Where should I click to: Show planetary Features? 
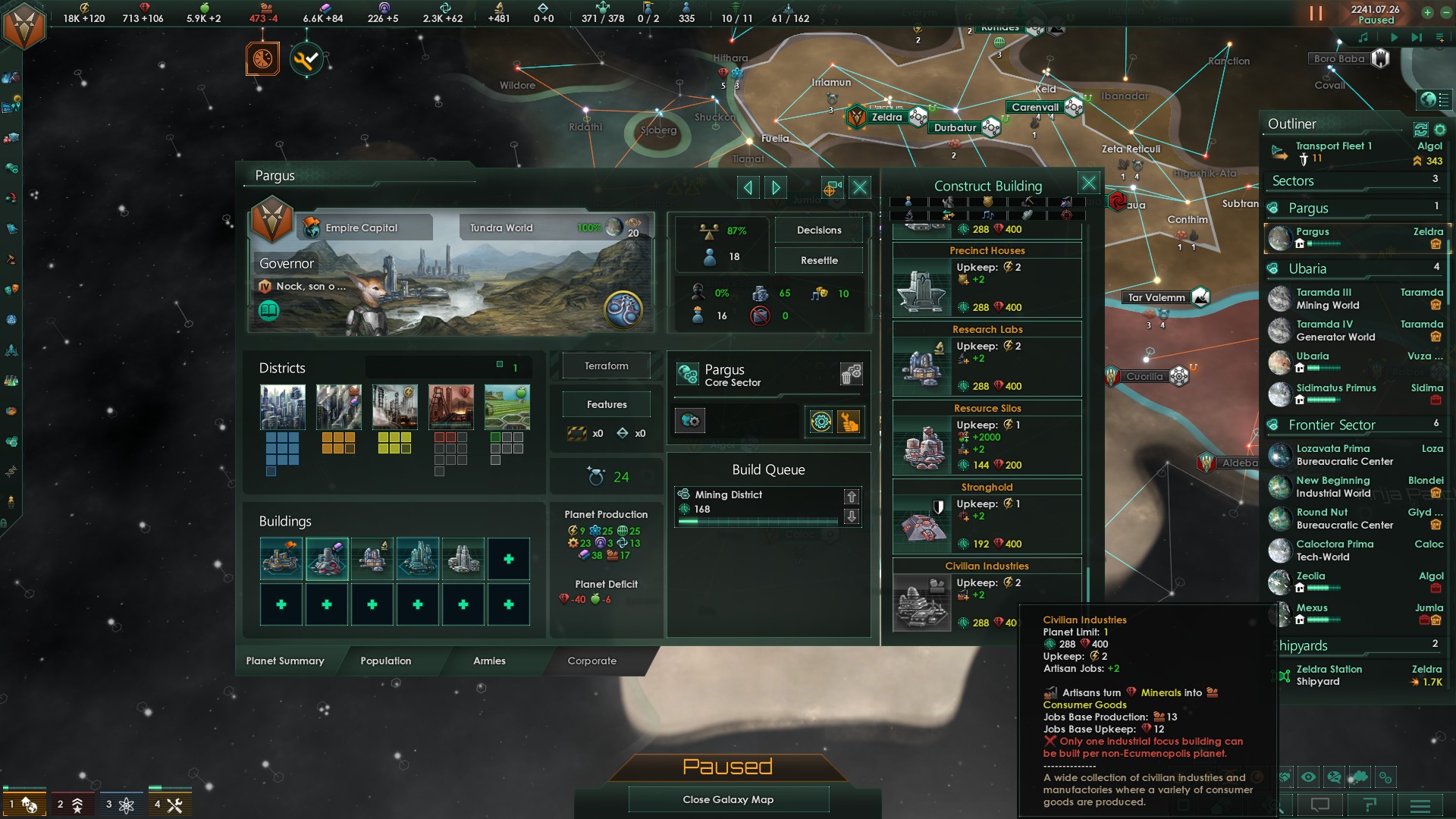coord(606,405)
